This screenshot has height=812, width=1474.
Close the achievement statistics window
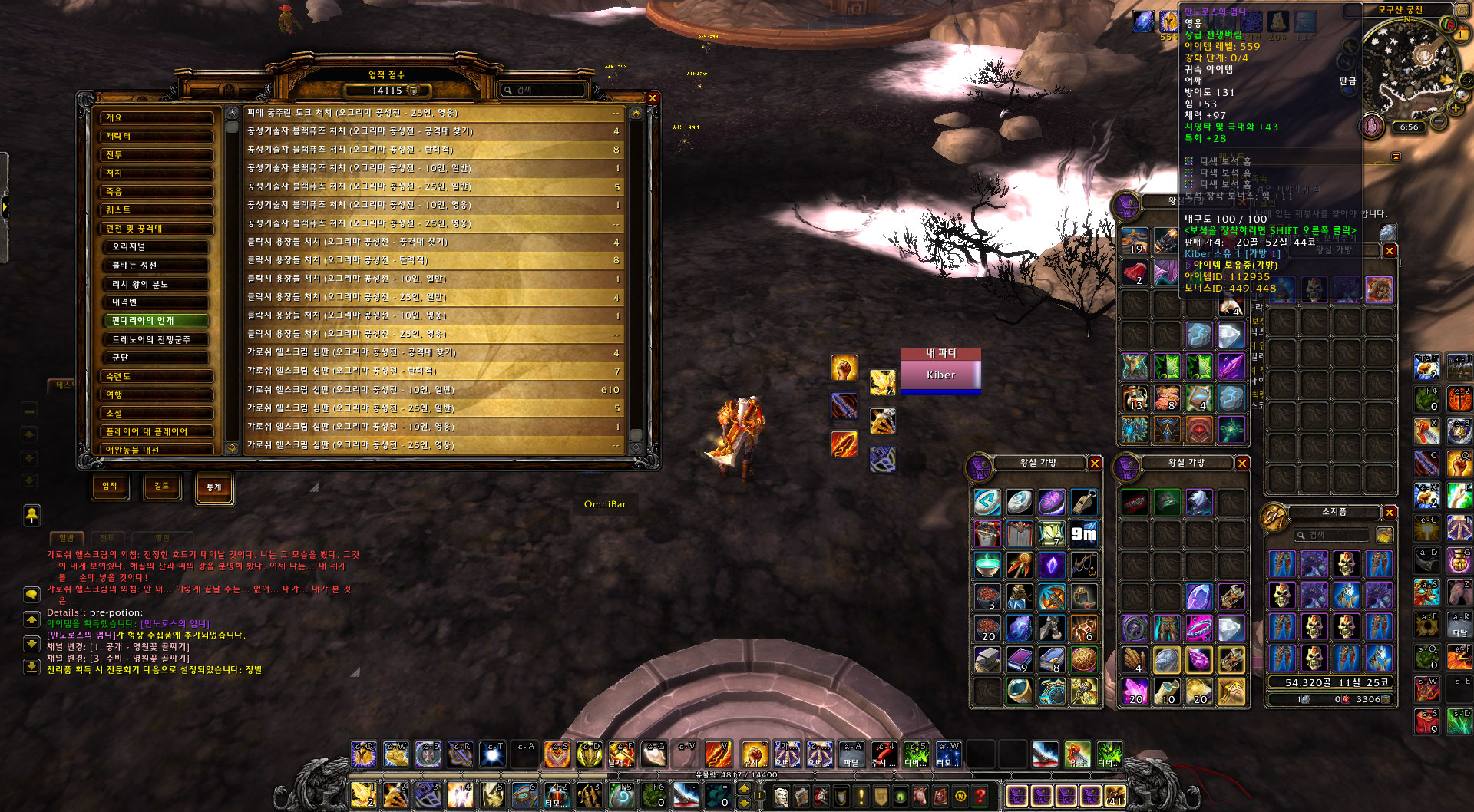(x=652, y=98)
